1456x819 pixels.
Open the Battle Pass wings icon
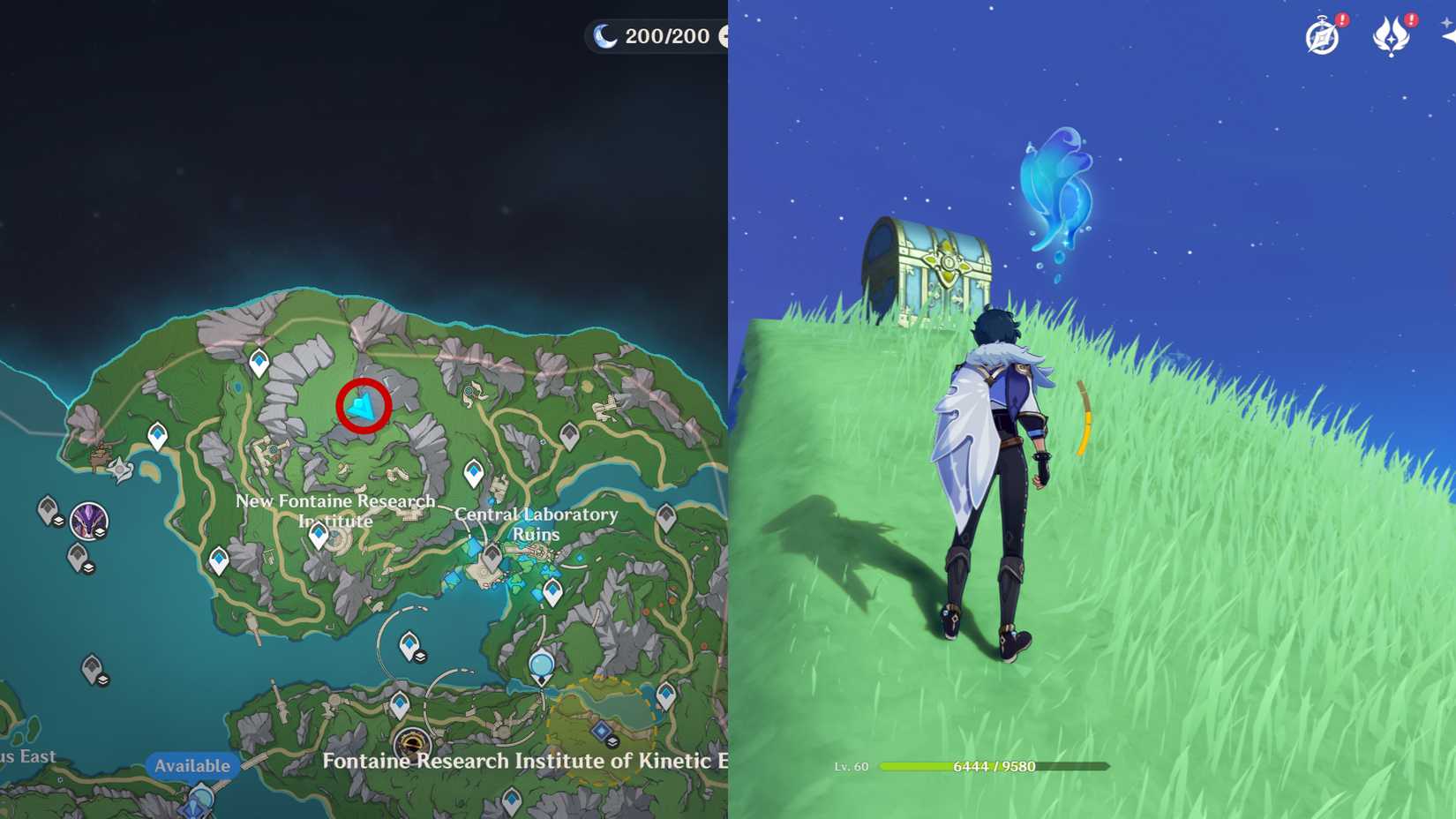coord(1391,36)
